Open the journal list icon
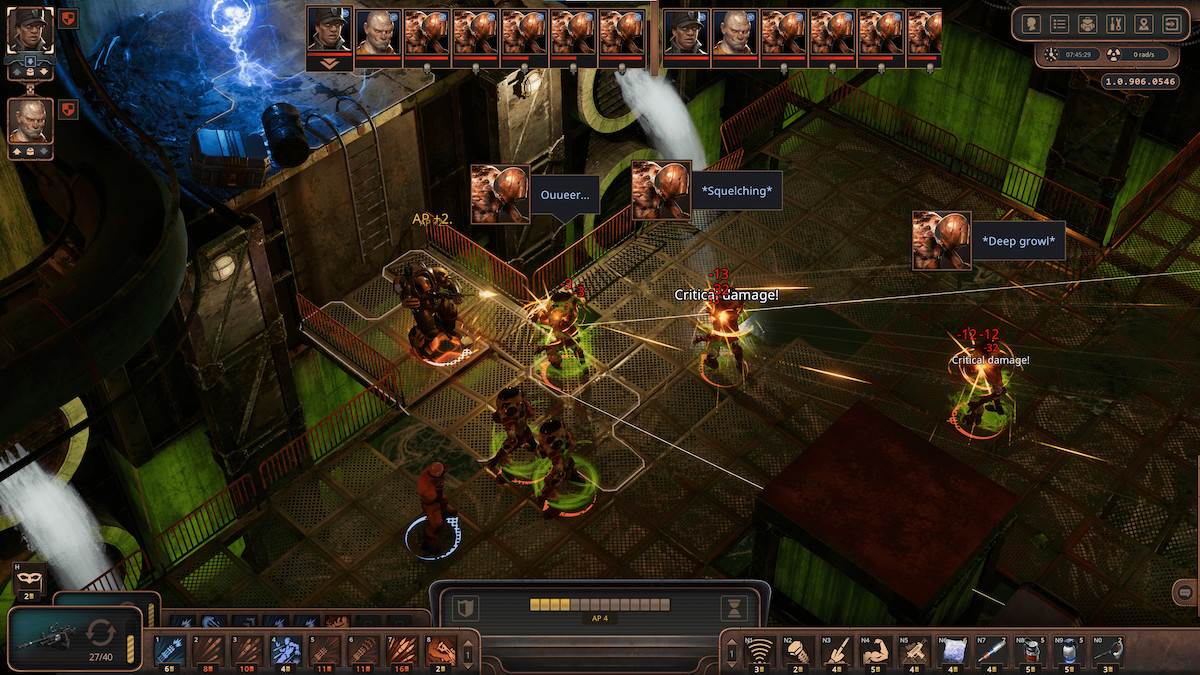 pos(1060,24)
